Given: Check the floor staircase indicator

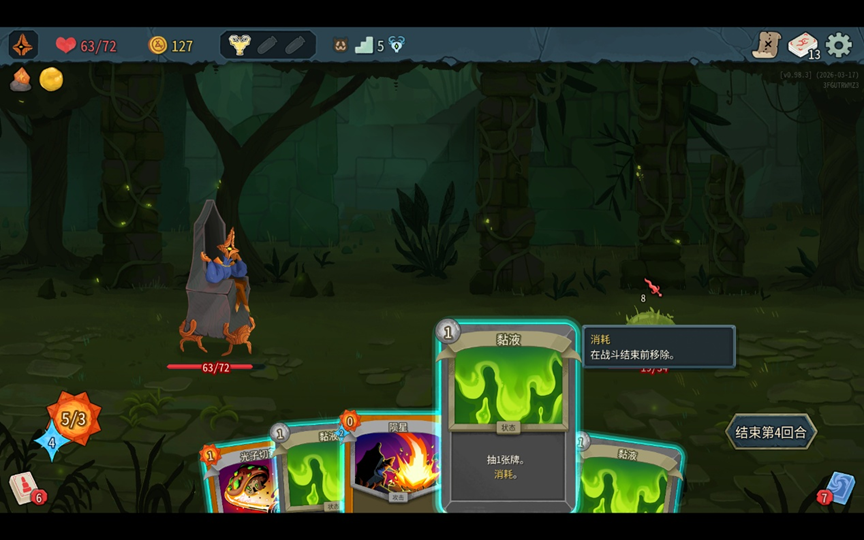Looking at the screenshot, I should [366, 45].
